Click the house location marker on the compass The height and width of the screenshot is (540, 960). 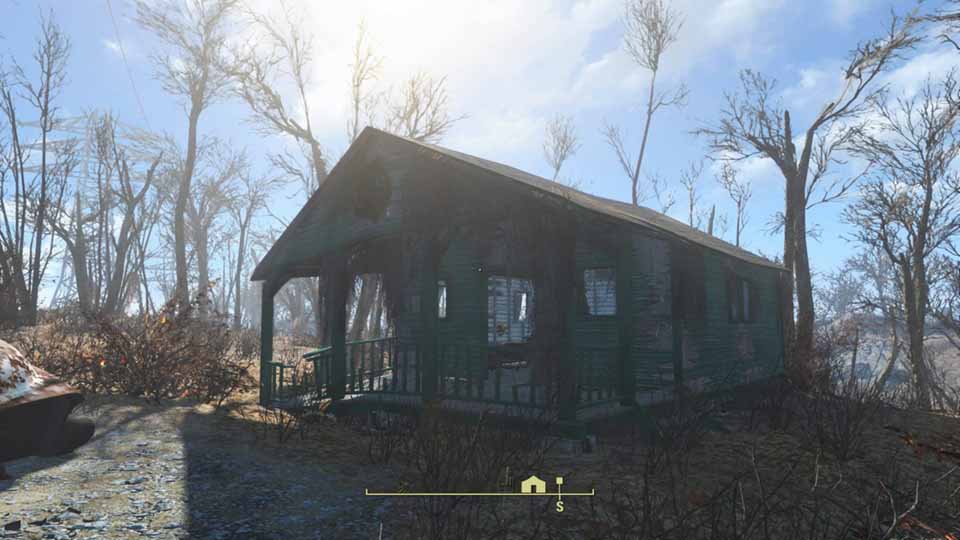tap(533, 485)
